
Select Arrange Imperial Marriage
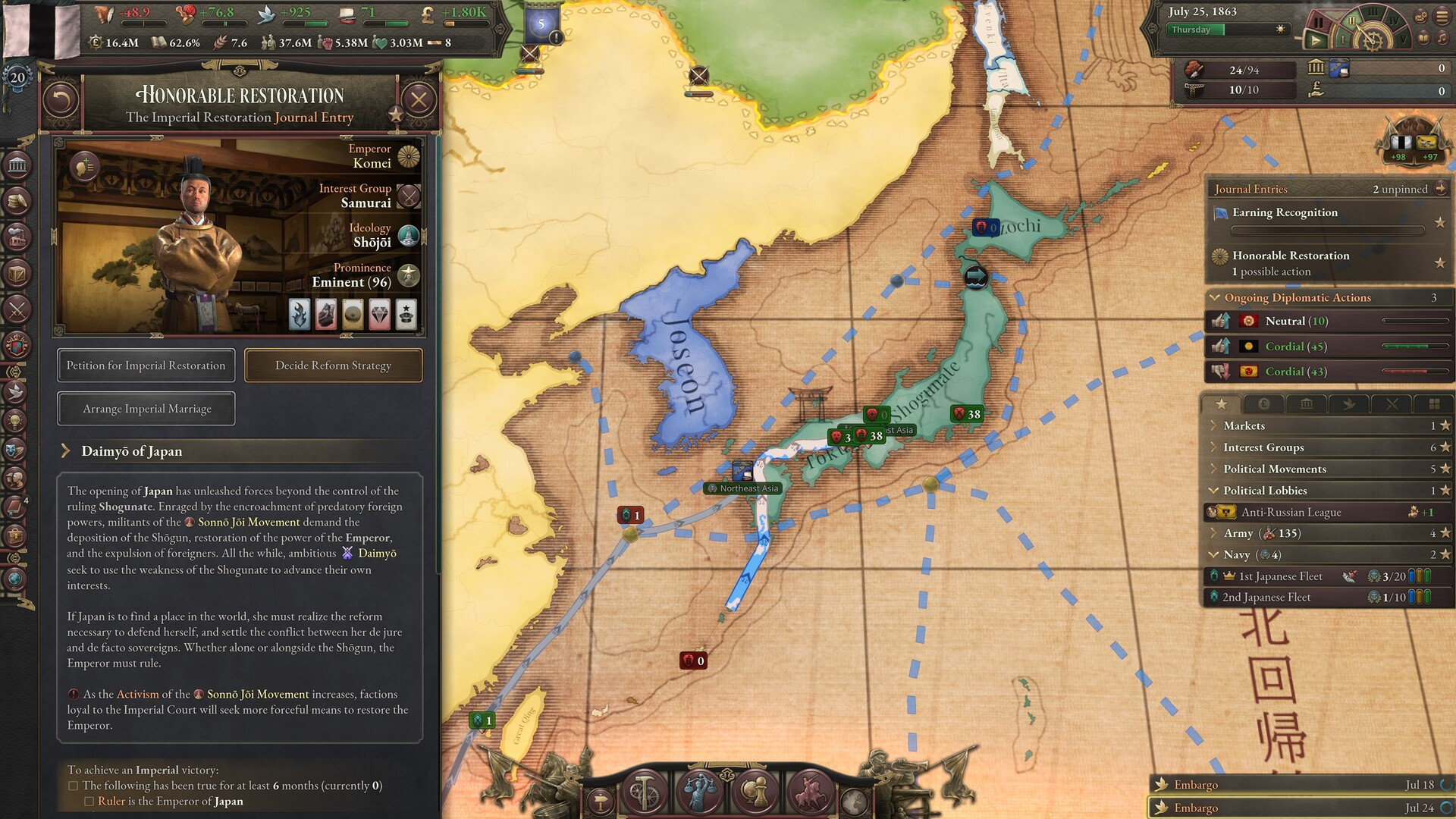tap(146, 409)
